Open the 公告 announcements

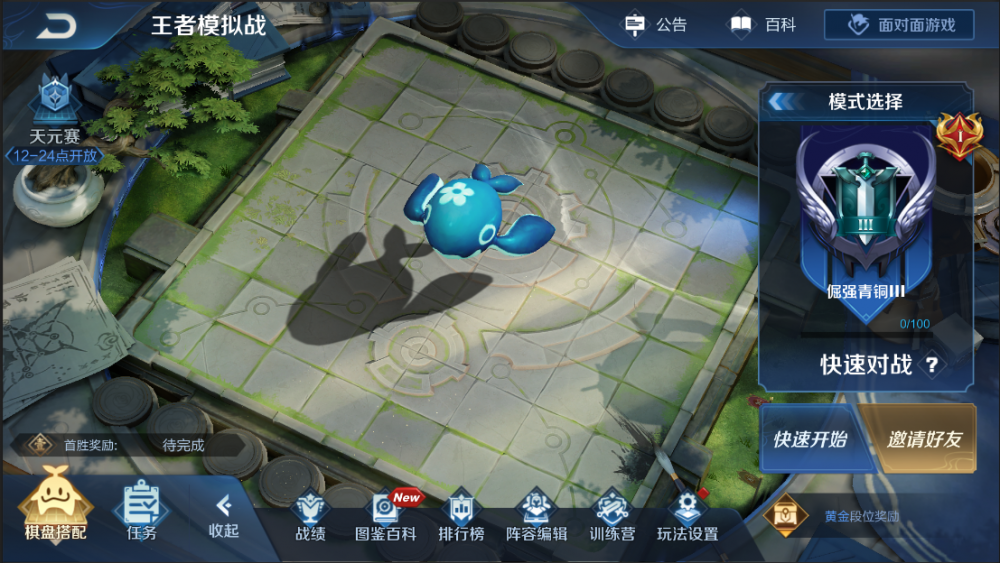point(655,25)
